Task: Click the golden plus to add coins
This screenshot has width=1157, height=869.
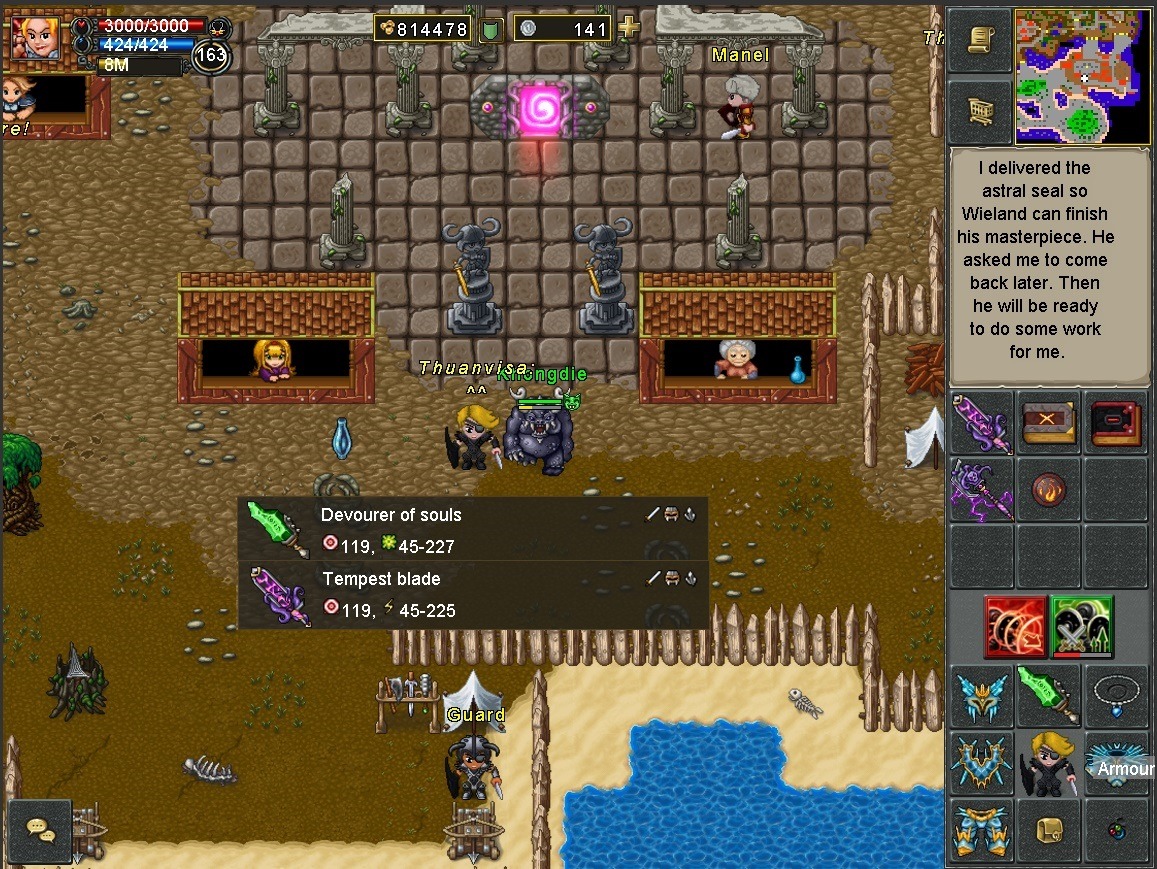Action: [x=628, y=28]
